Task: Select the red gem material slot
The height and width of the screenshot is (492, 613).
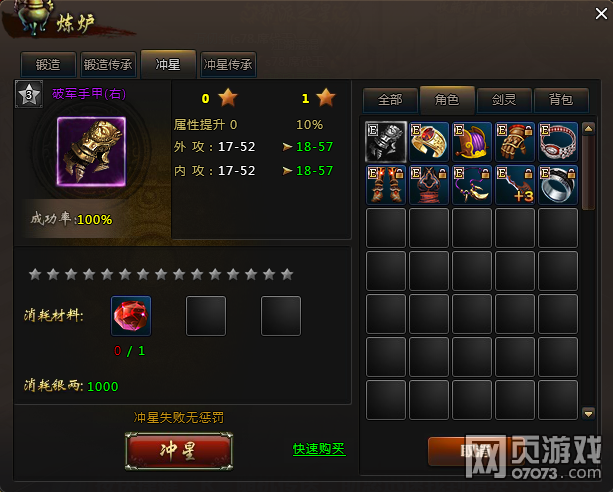Action: (x=131, y=316)
